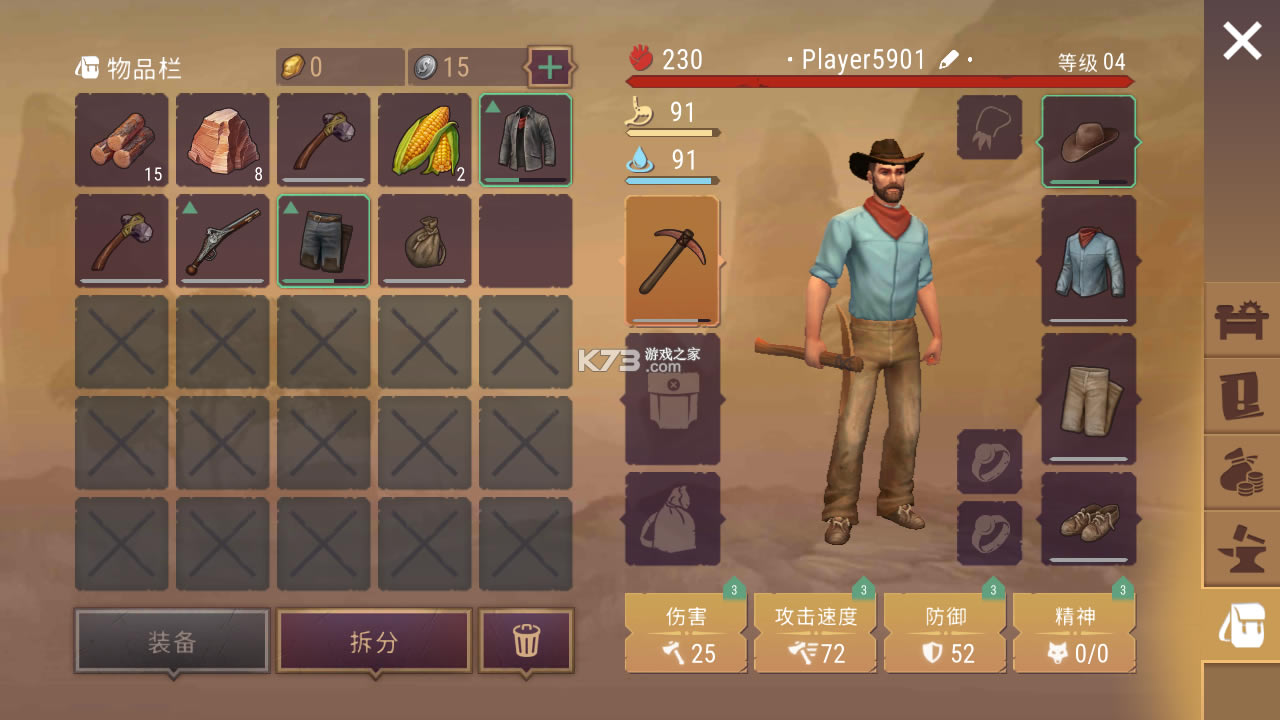Viewport: 1280px width, 720px height.
Task: Select the small cloth pouch item
Action: click(x=424, y=241)
